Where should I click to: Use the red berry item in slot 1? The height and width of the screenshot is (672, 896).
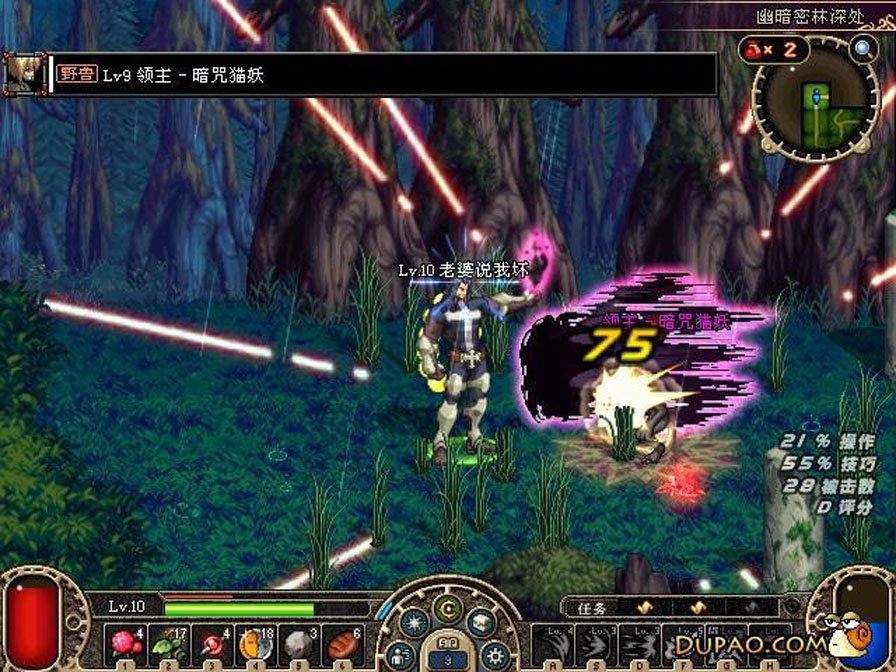pos(126,642)
